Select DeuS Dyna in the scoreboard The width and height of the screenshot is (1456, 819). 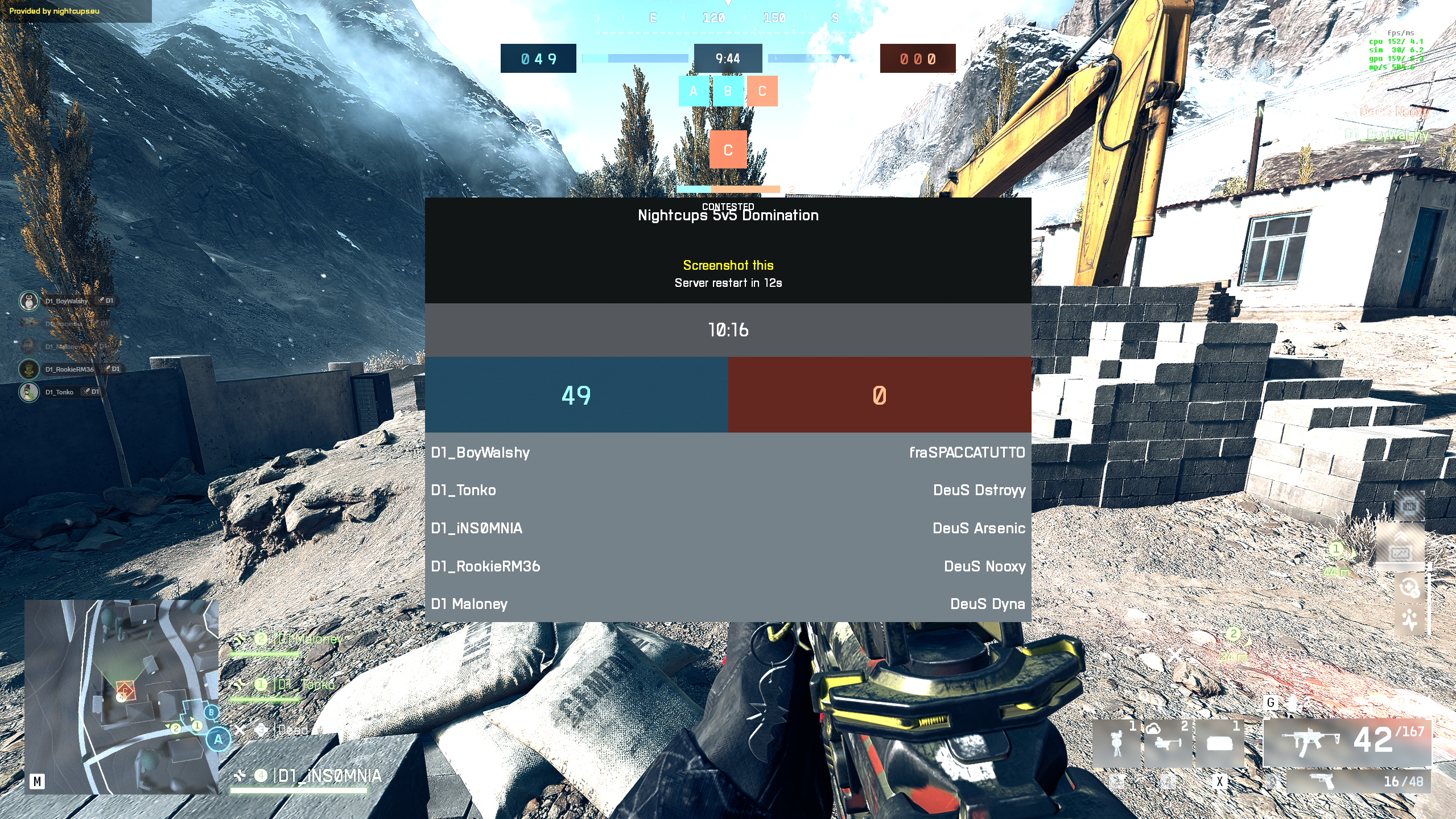click(x=987, y=604)
